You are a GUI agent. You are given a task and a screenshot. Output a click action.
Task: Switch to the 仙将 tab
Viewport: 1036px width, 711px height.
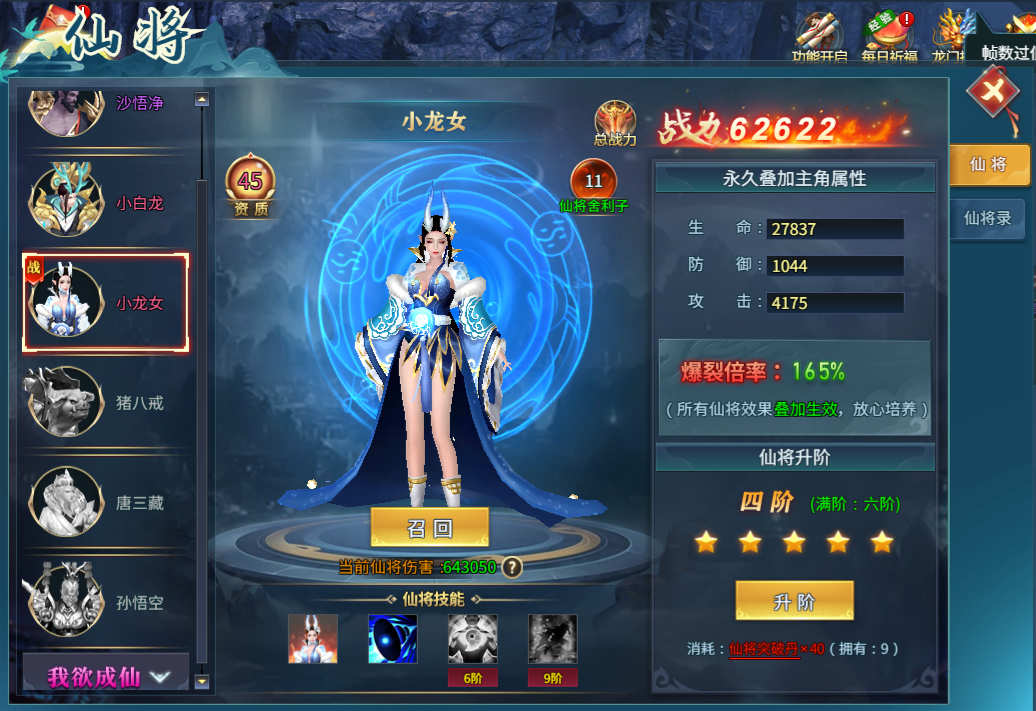[987, 165]
